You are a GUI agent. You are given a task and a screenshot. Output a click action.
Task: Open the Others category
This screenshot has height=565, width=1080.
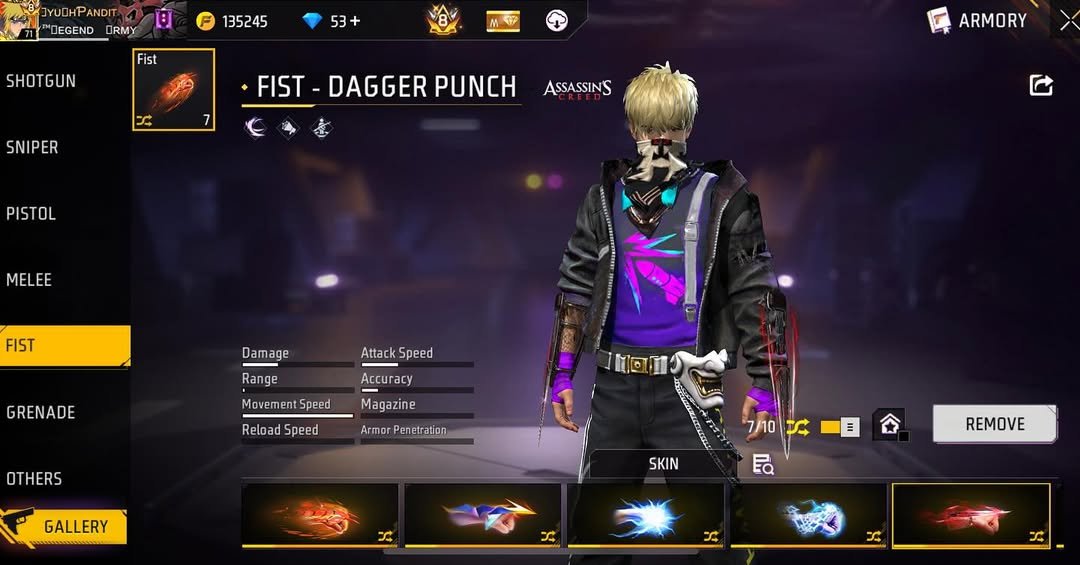[34, 478]
